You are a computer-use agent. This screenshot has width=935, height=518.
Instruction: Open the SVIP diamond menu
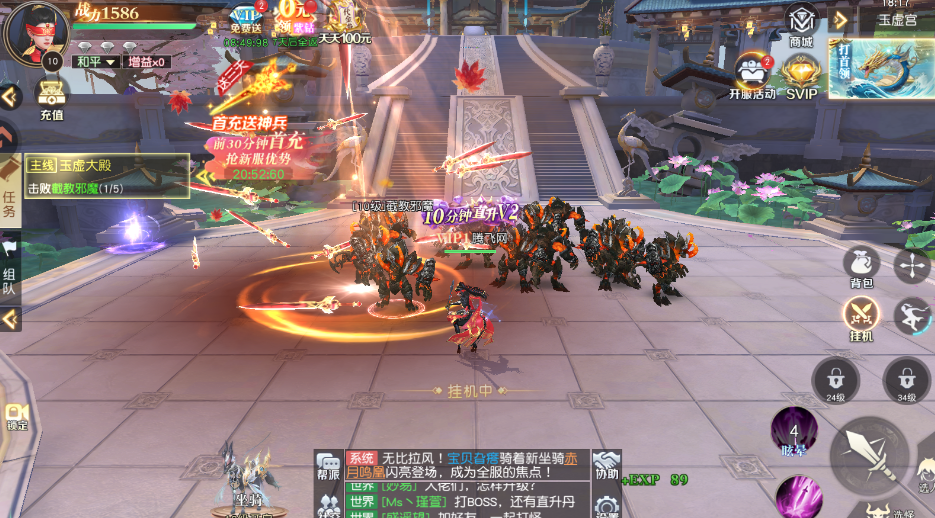[x=801, y=75]
